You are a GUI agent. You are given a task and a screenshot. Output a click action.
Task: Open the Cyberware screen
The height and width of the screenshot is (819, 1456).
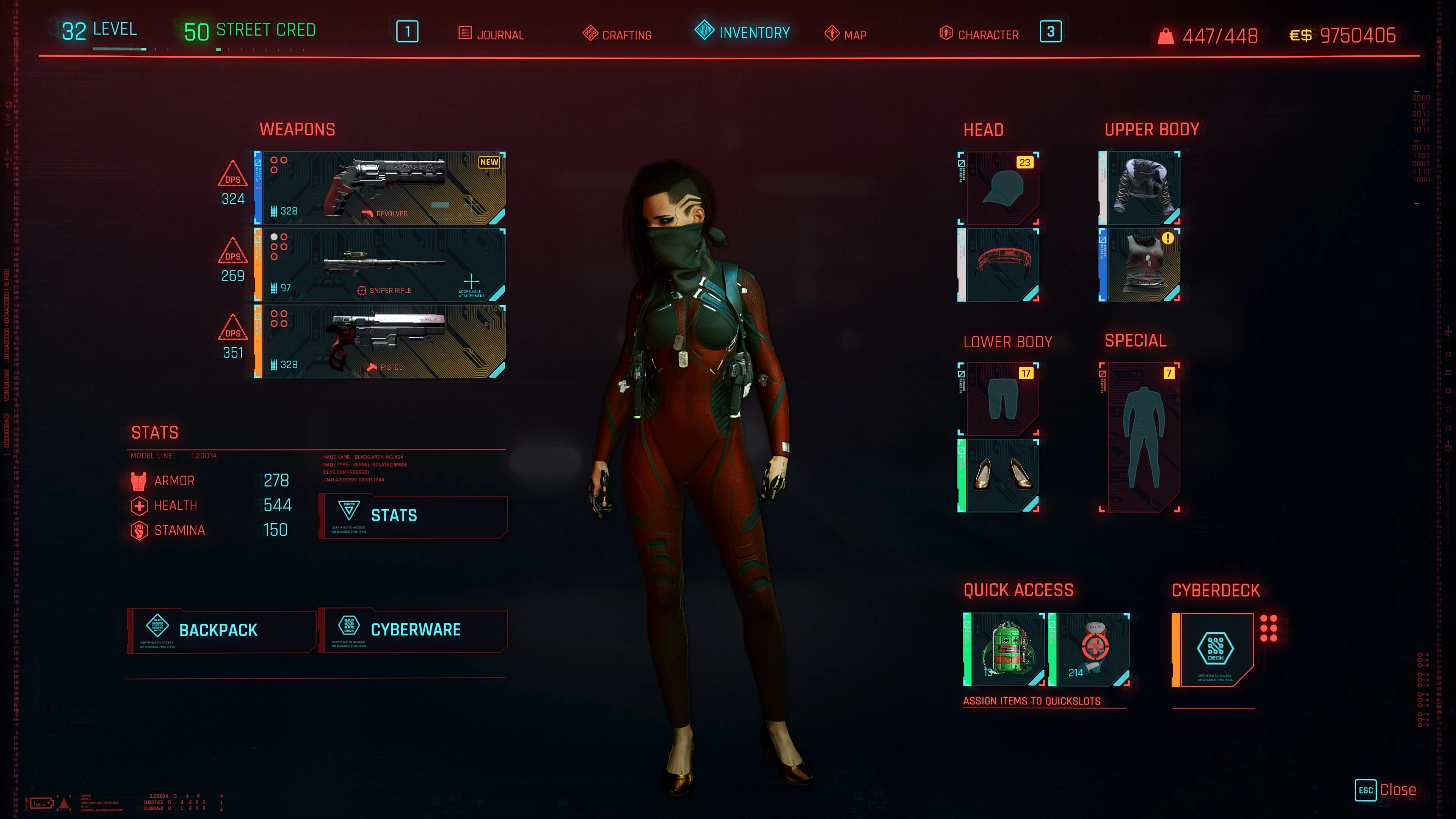413,630
